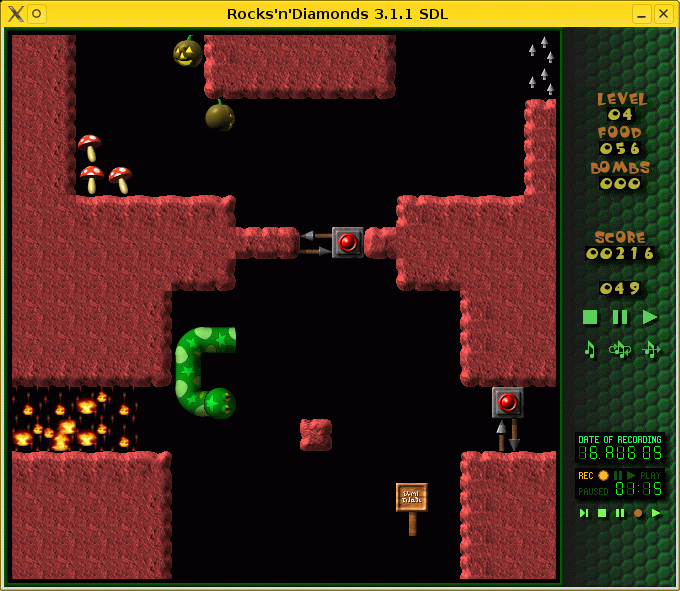
Task: Toggle sound loops with the looped notes icon
Action: pos(620,349)
